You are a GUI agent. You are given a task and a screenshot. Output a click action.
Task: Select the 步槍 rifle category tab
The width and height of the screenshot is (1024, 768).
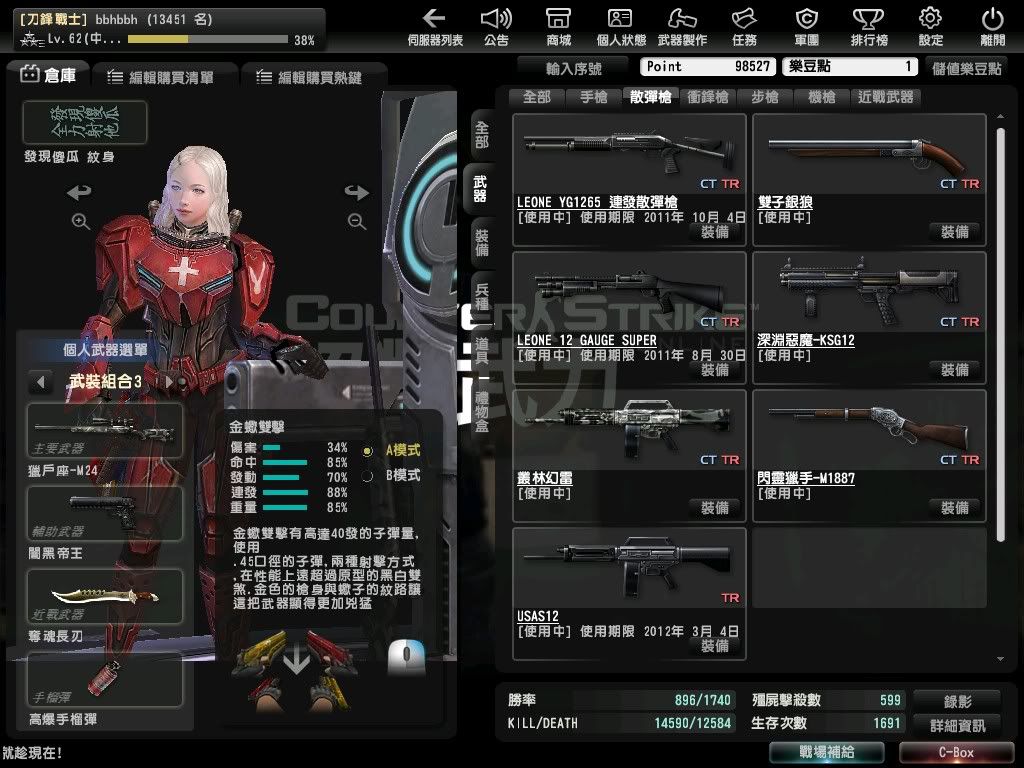[764, 97]
